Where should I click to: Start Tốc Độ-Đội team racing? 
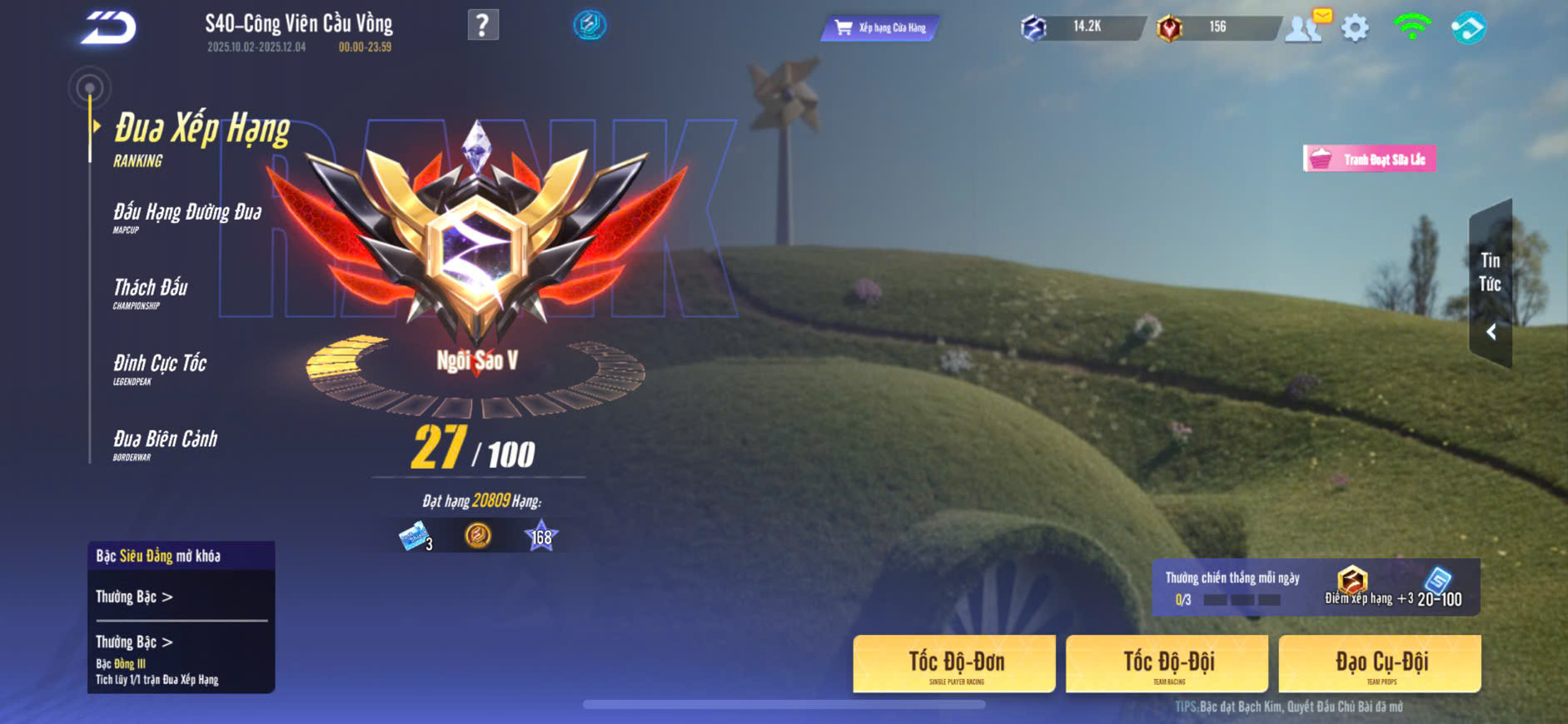(1167, 664)
